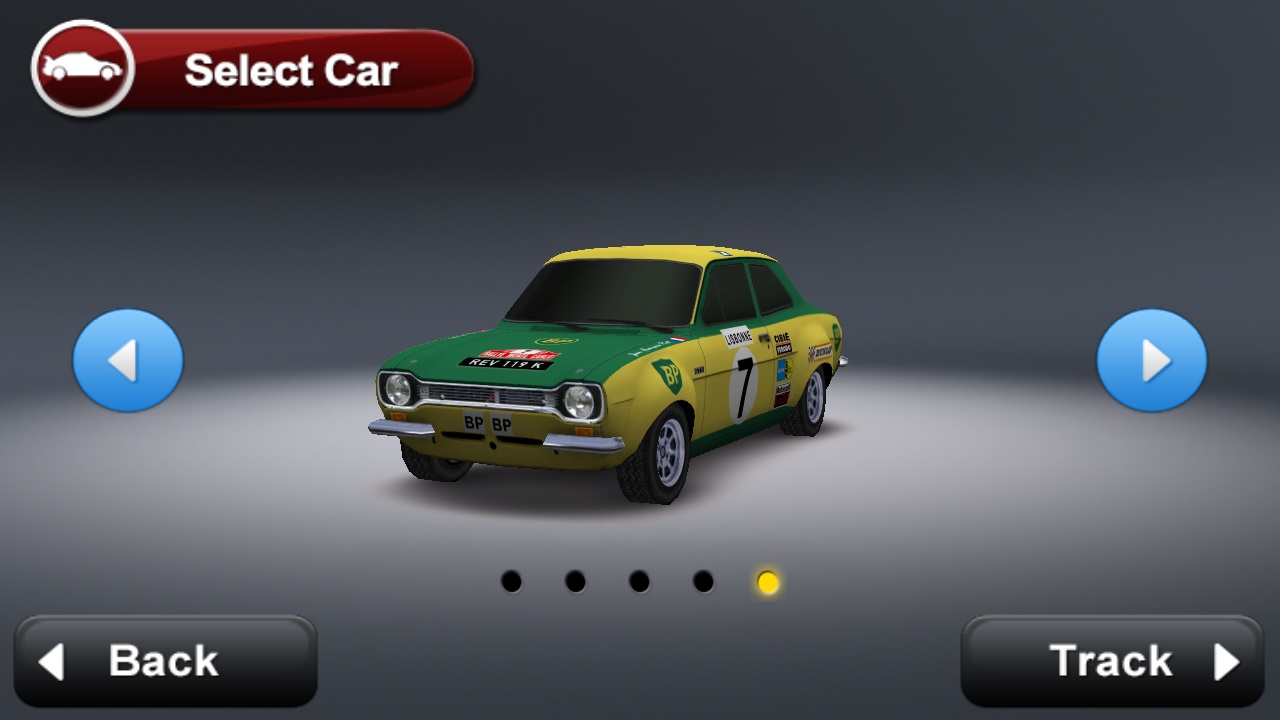The image size is (1280, 720).
Task: Click the LISBONNE sticker above the door
Action: tap(737, 338)
